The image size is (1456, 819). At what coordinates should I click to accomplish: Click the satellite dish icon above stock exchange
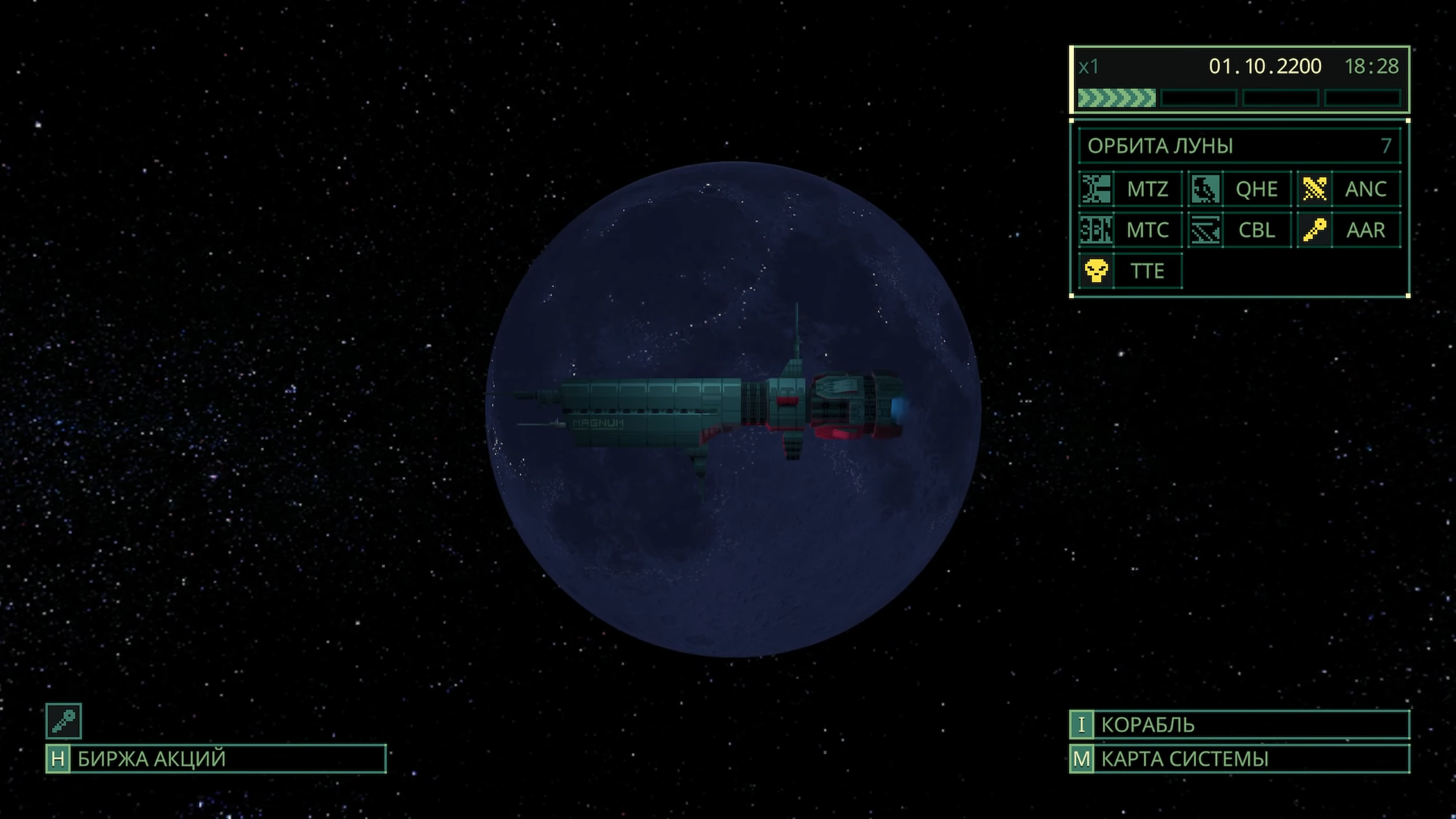(64, 721)
